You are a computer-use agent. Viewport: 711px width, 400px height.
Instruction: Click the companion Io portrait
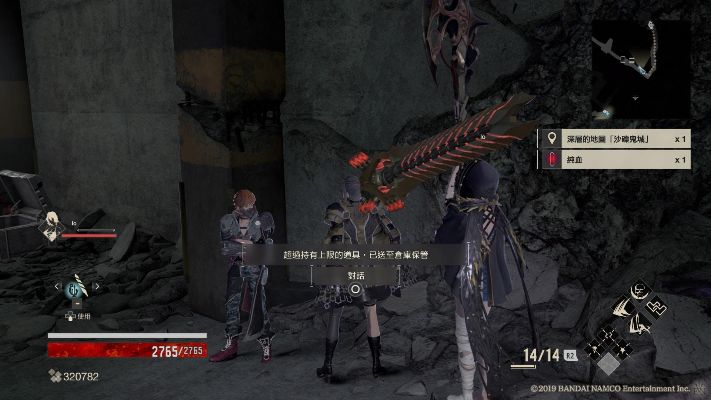(x=49, y=224)
